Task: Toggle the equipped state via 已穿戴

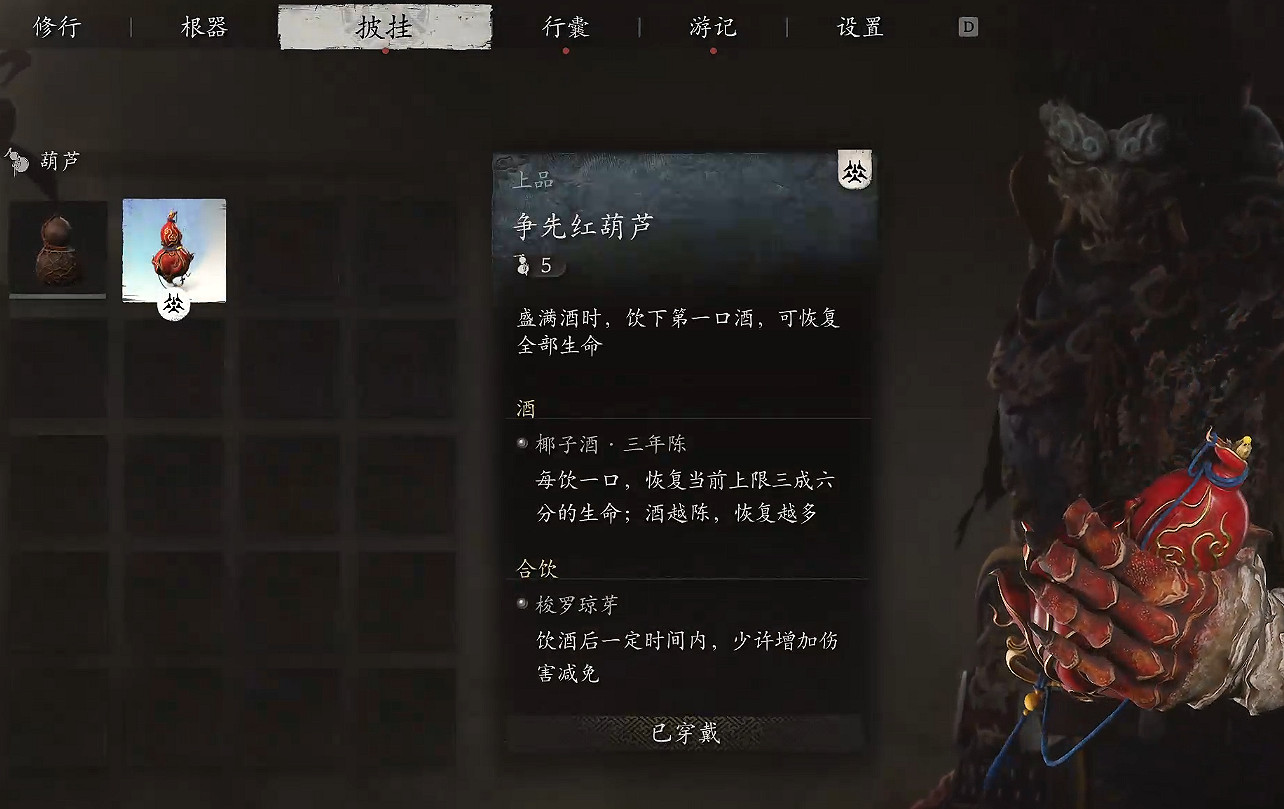Action: pyautogui.click(x=684, y=735)
